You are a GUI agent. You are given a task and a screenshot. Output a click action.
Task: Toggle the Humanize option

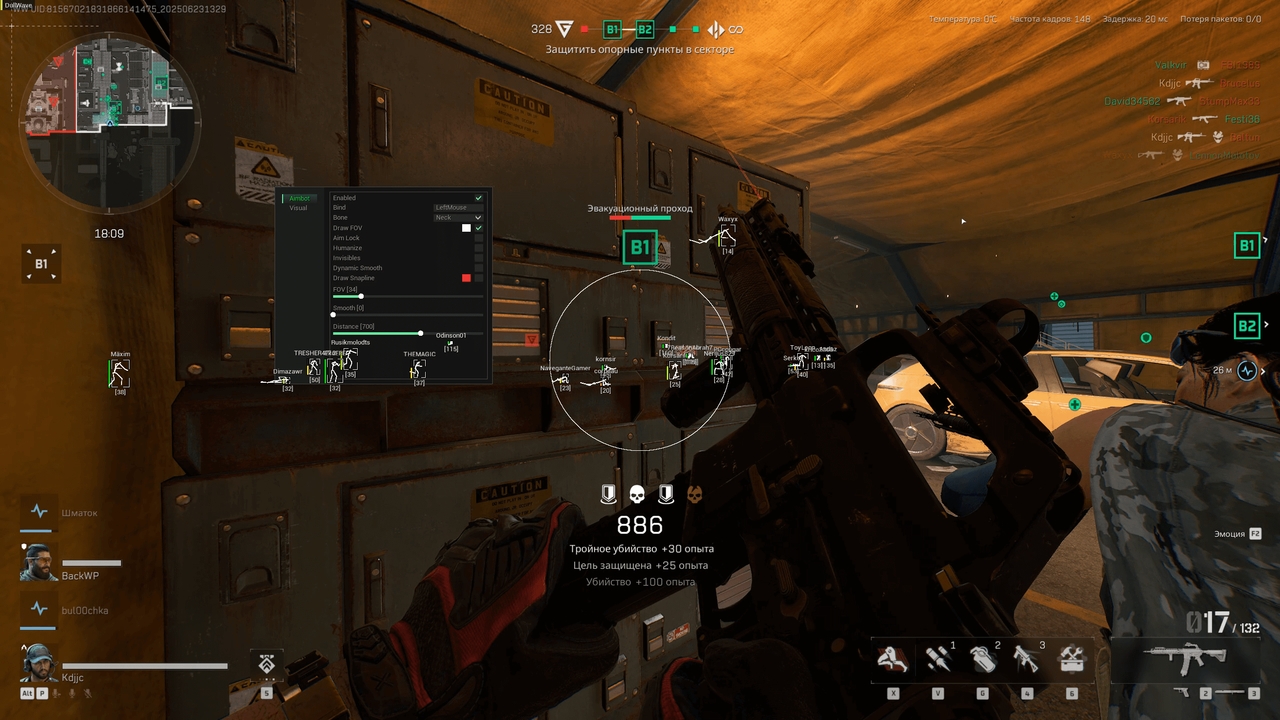[478, 248]
